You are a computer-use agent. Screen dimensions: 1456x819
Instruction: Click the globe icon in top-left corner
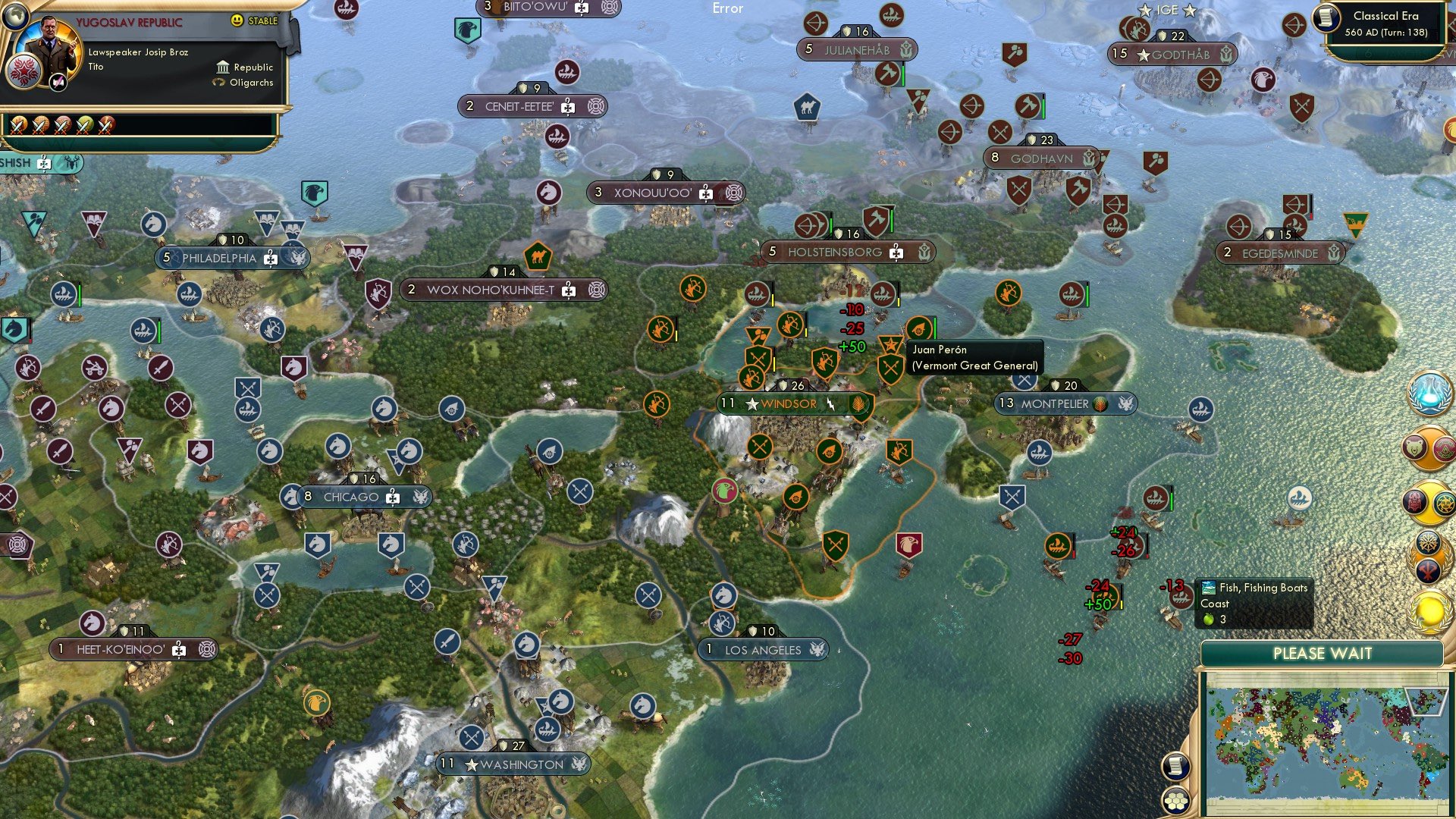[15, 17]
